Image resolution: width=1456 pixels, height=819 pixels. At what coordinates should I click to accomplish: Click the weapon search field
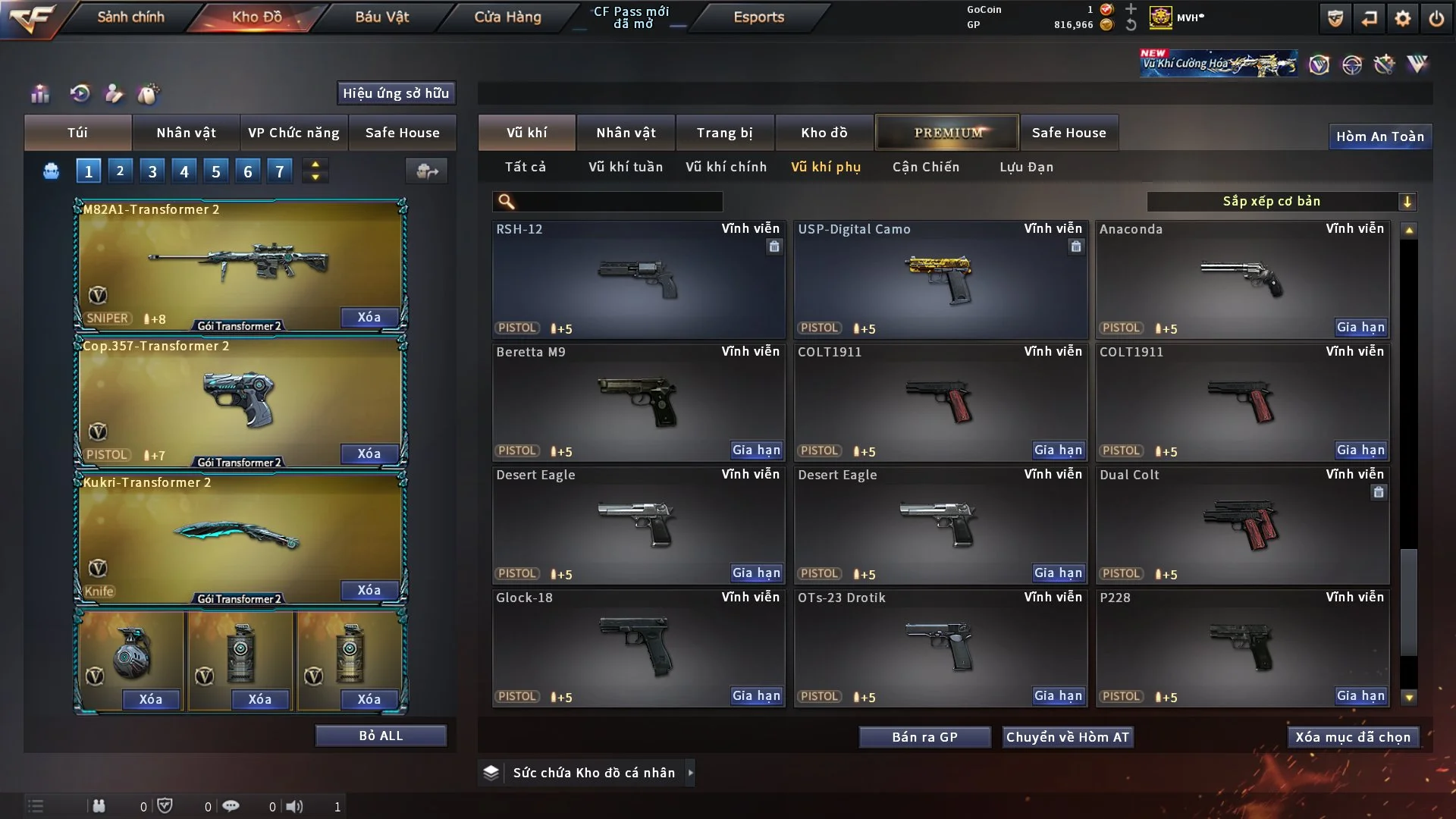[618, 201]
